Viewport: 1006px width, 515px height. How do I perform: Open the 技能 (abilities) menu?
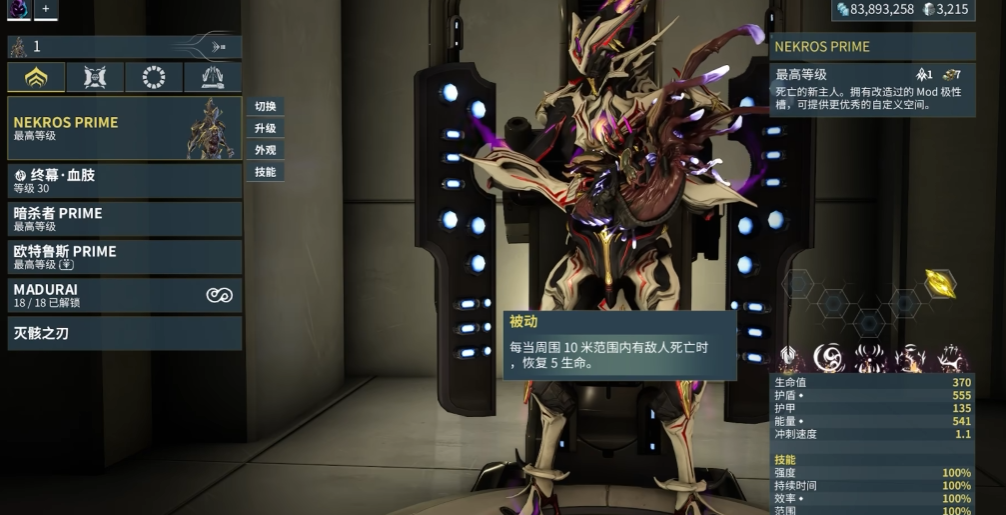(x=265, y=172)
